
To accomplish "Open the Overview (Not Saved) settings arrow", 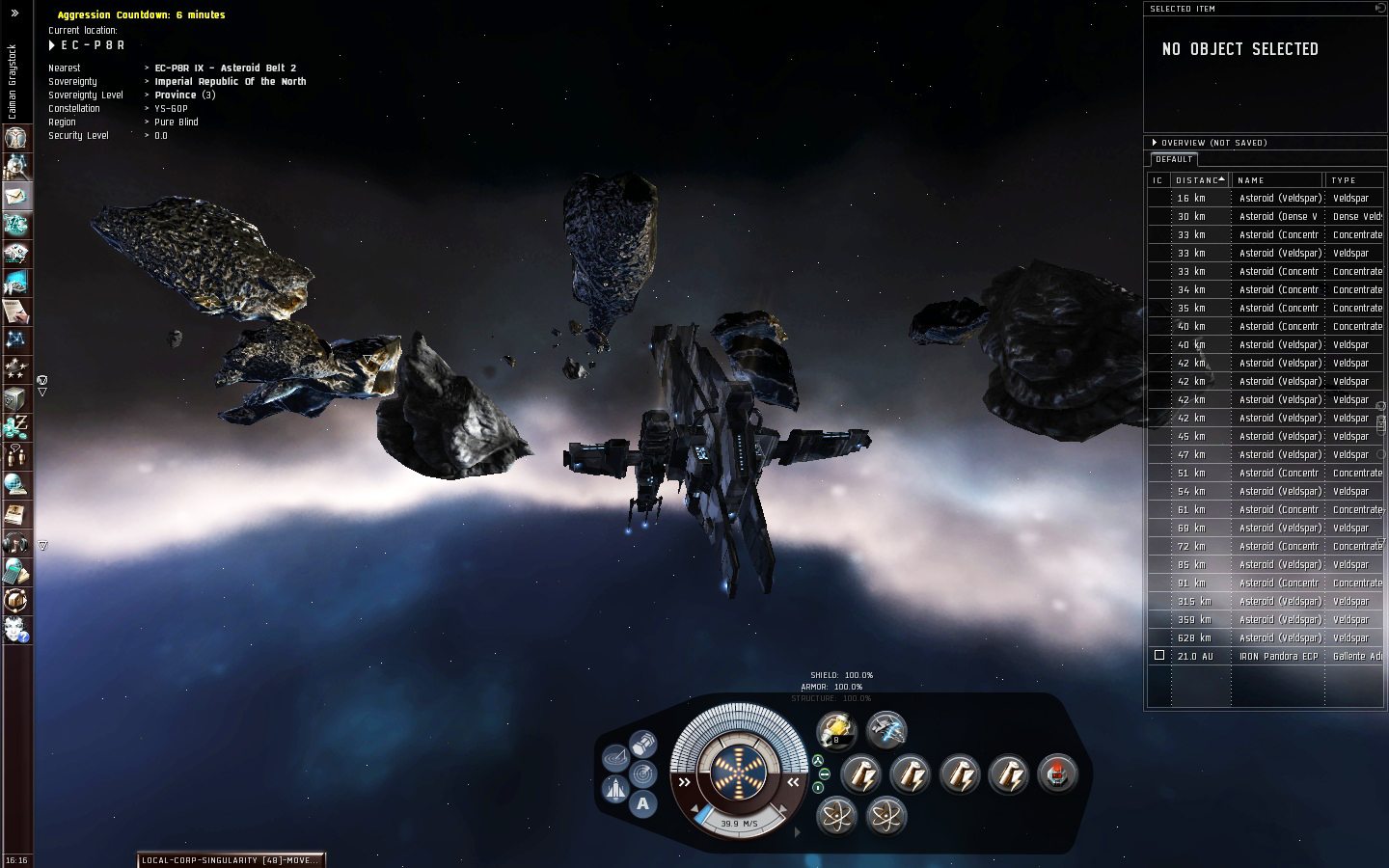I will pos(1155,143).
